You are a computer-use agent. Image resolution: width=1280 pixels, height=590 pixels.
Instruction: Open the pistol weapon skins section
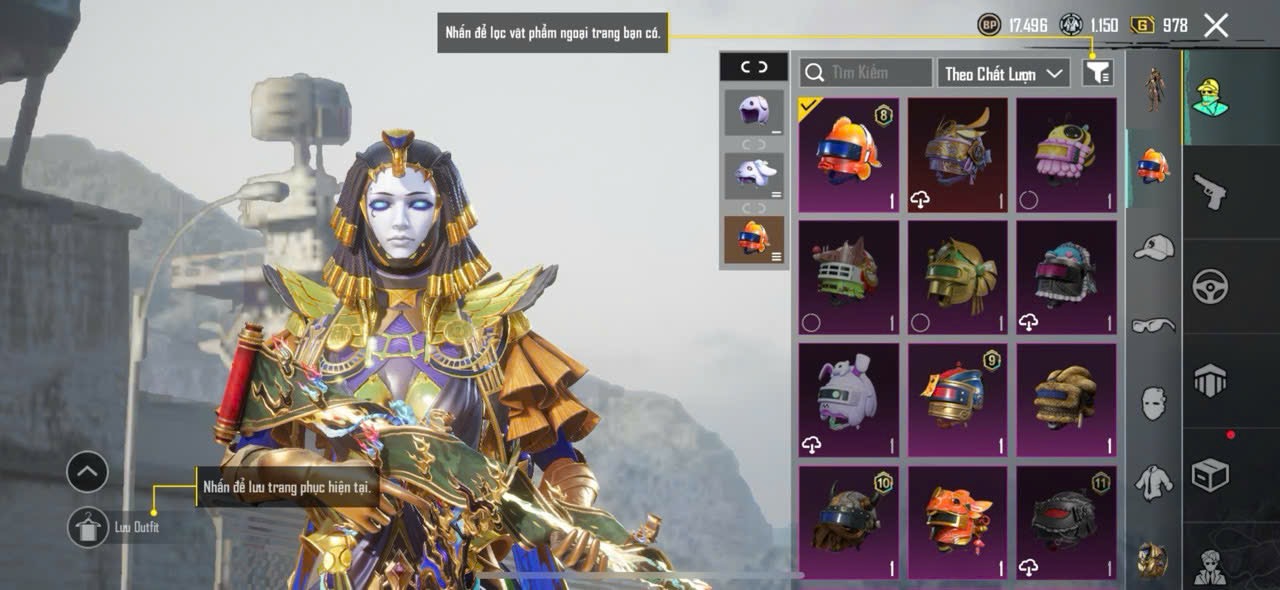(x=1210, y=190)
